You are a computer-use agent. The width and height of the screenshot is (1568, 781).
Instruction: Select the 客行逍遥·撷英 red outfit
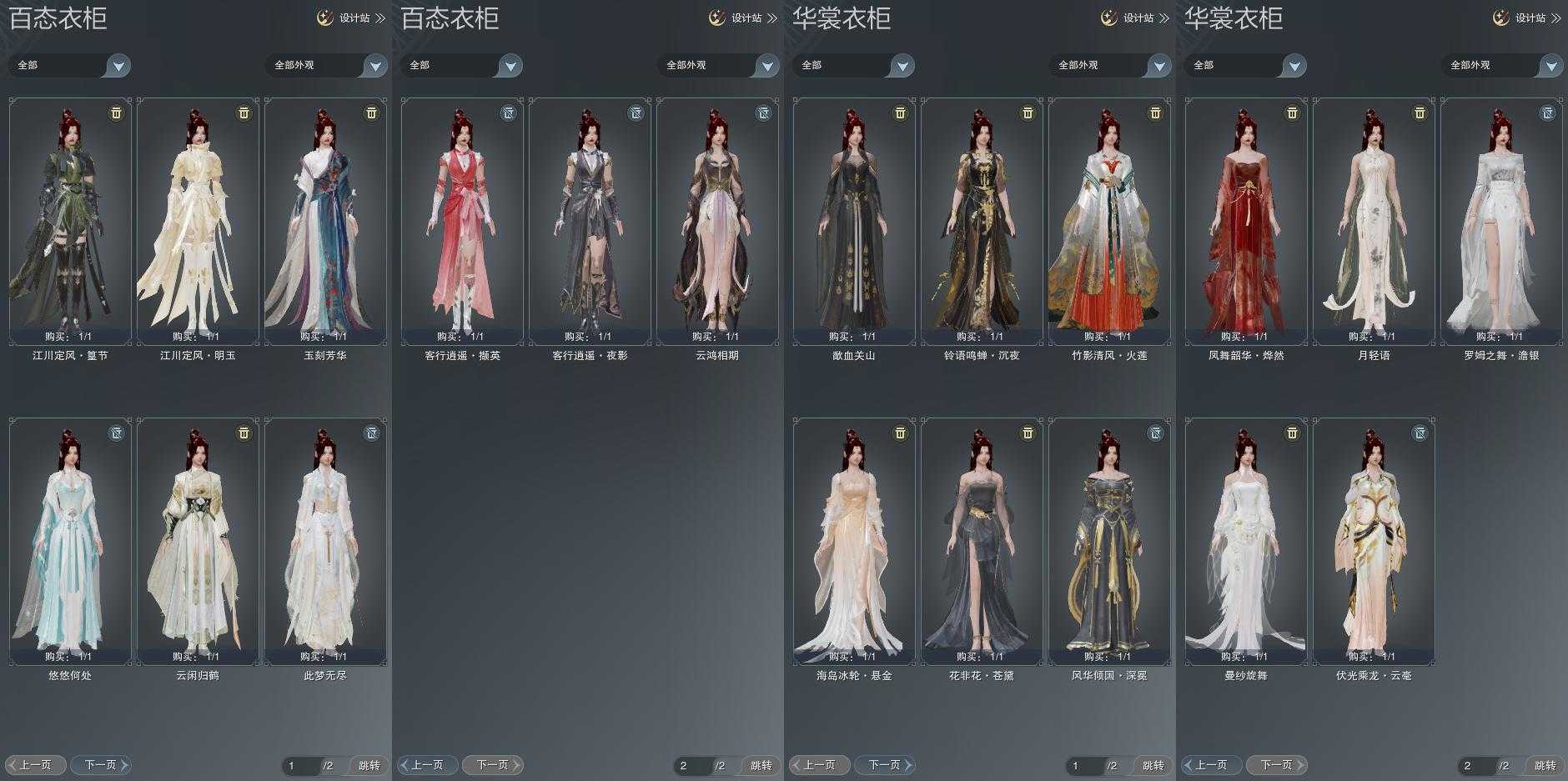pyautogui.click(x=462, y=221)
